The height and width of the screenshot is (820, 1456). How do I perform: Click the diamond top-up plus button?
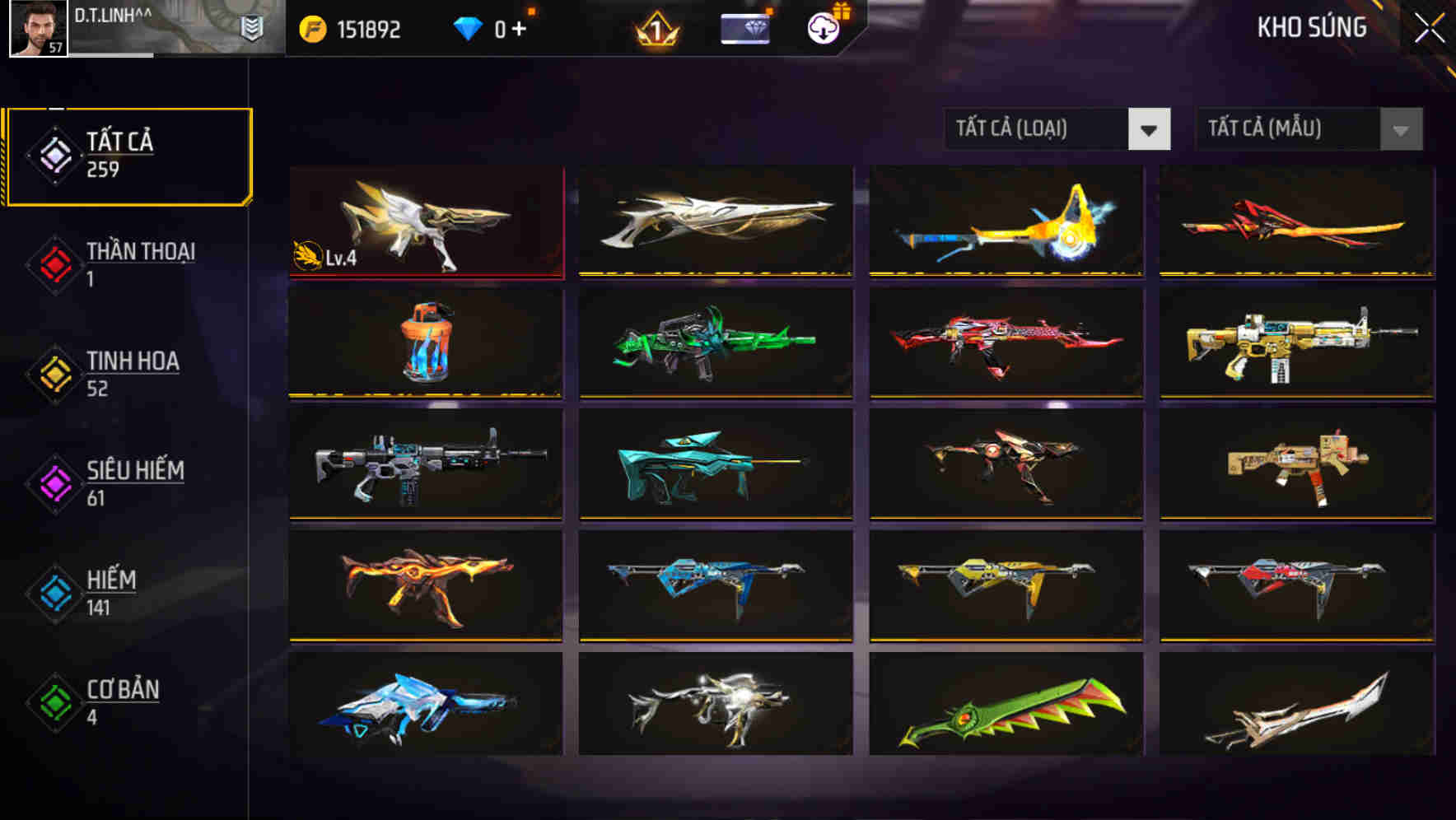pos(519,27)
